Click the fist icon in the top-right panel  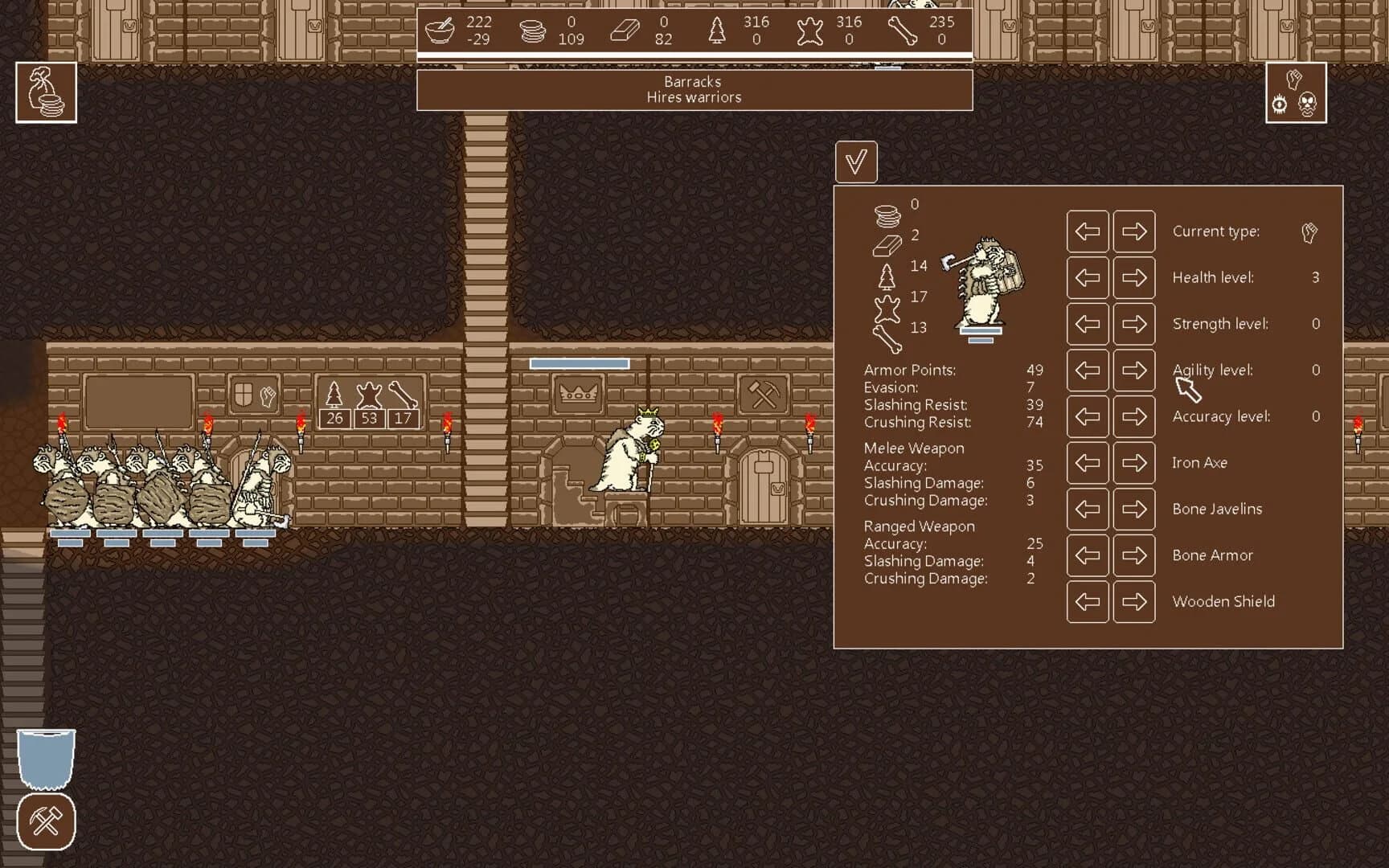1293,77
